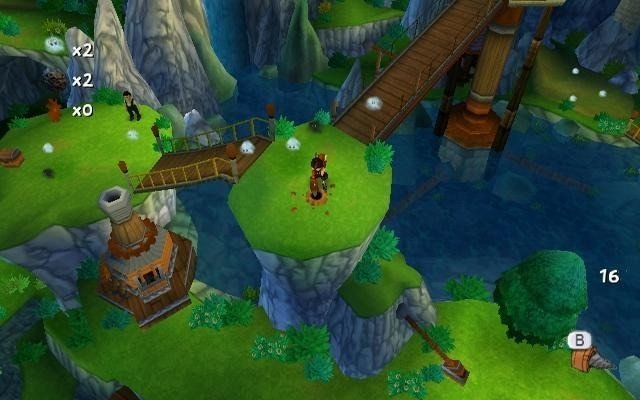
Task: Click the dark rock creature counter icon
Action: click(x=54, y=79)
